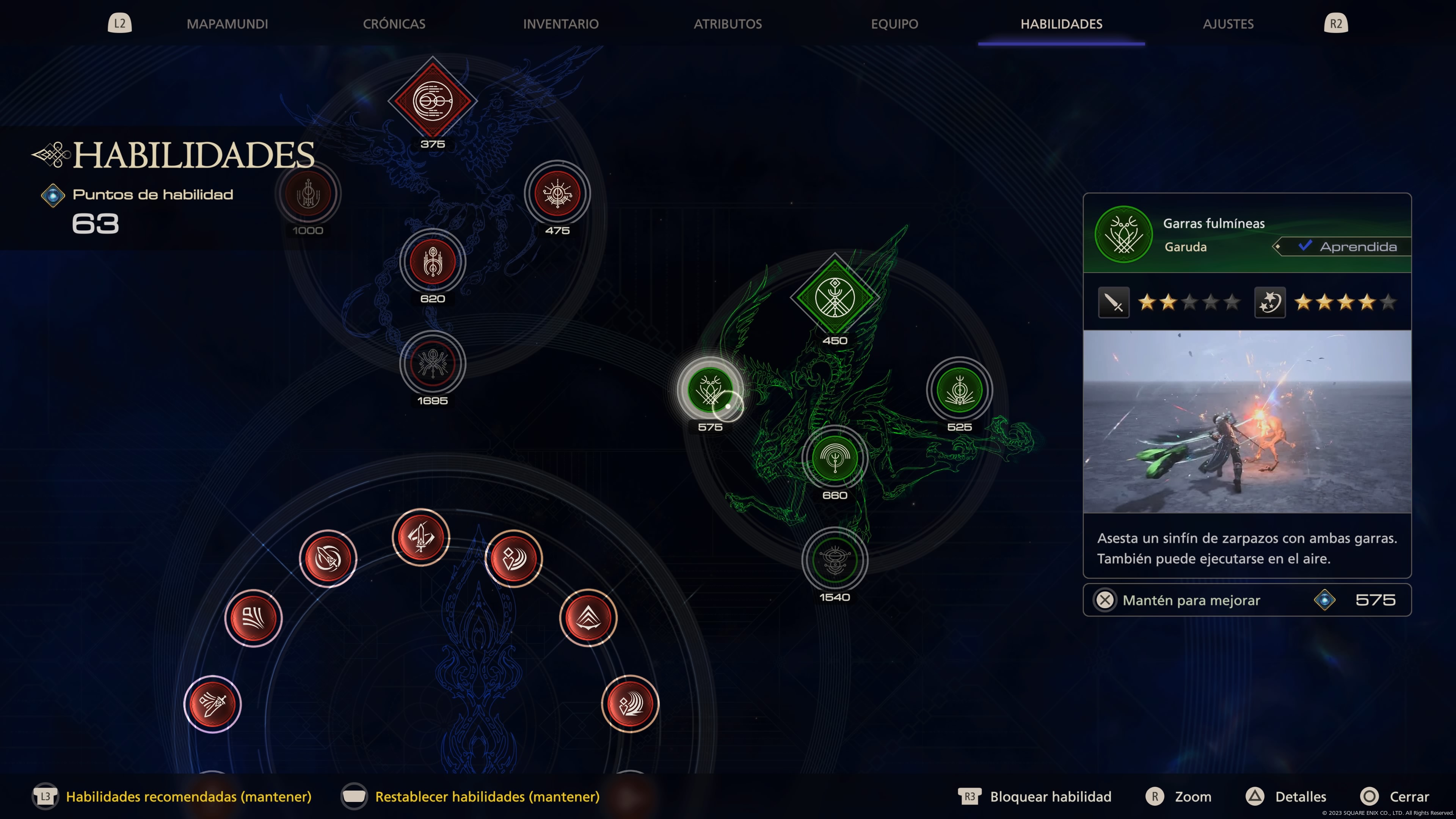This screenshot has height=819, width=1456.
Task: Switch to the Ajustes tab
Action: coord(1228,24)
